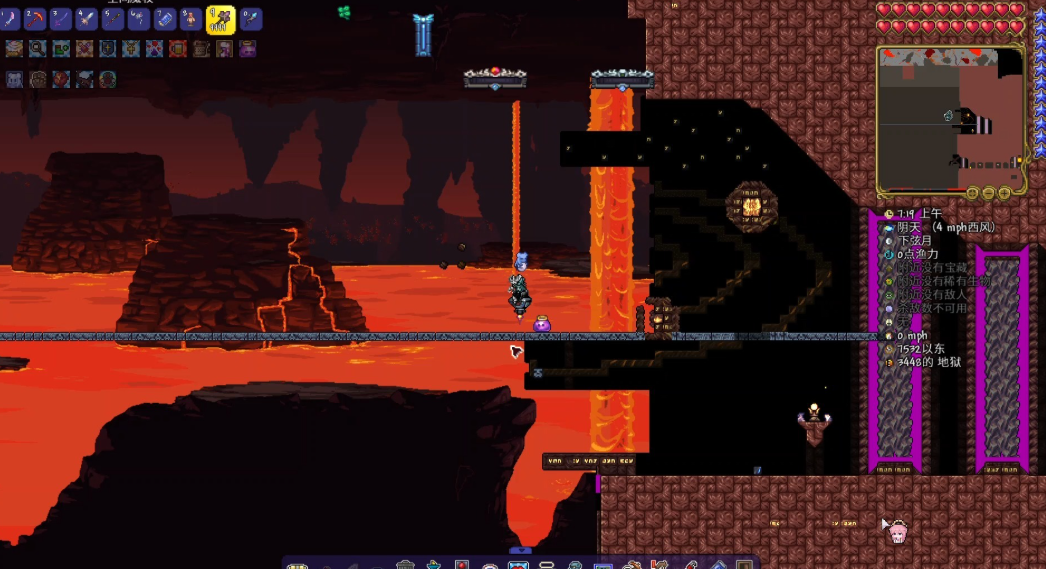This screenshot has width=1046, height=569.
Task: Select the blue scroll in hotbar slot 7
Action: tap(166, 19)
